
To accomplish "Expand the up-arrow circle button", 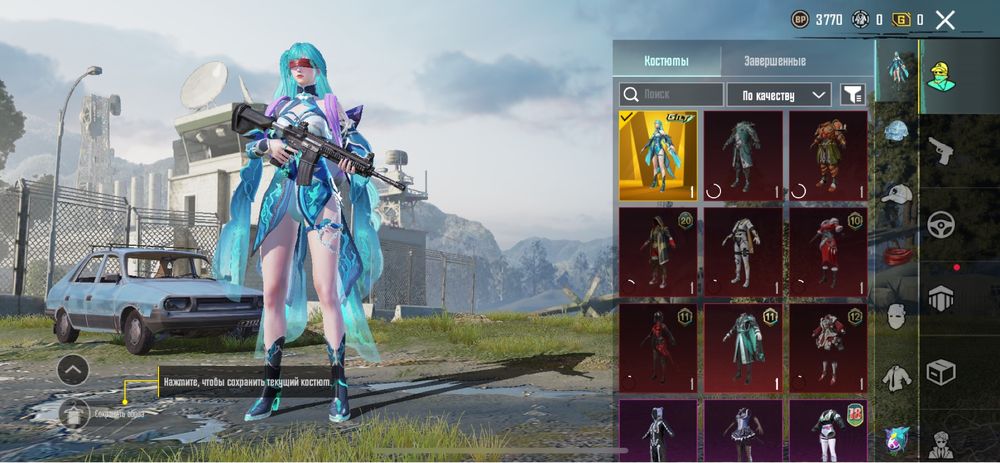I will (73, 370).
